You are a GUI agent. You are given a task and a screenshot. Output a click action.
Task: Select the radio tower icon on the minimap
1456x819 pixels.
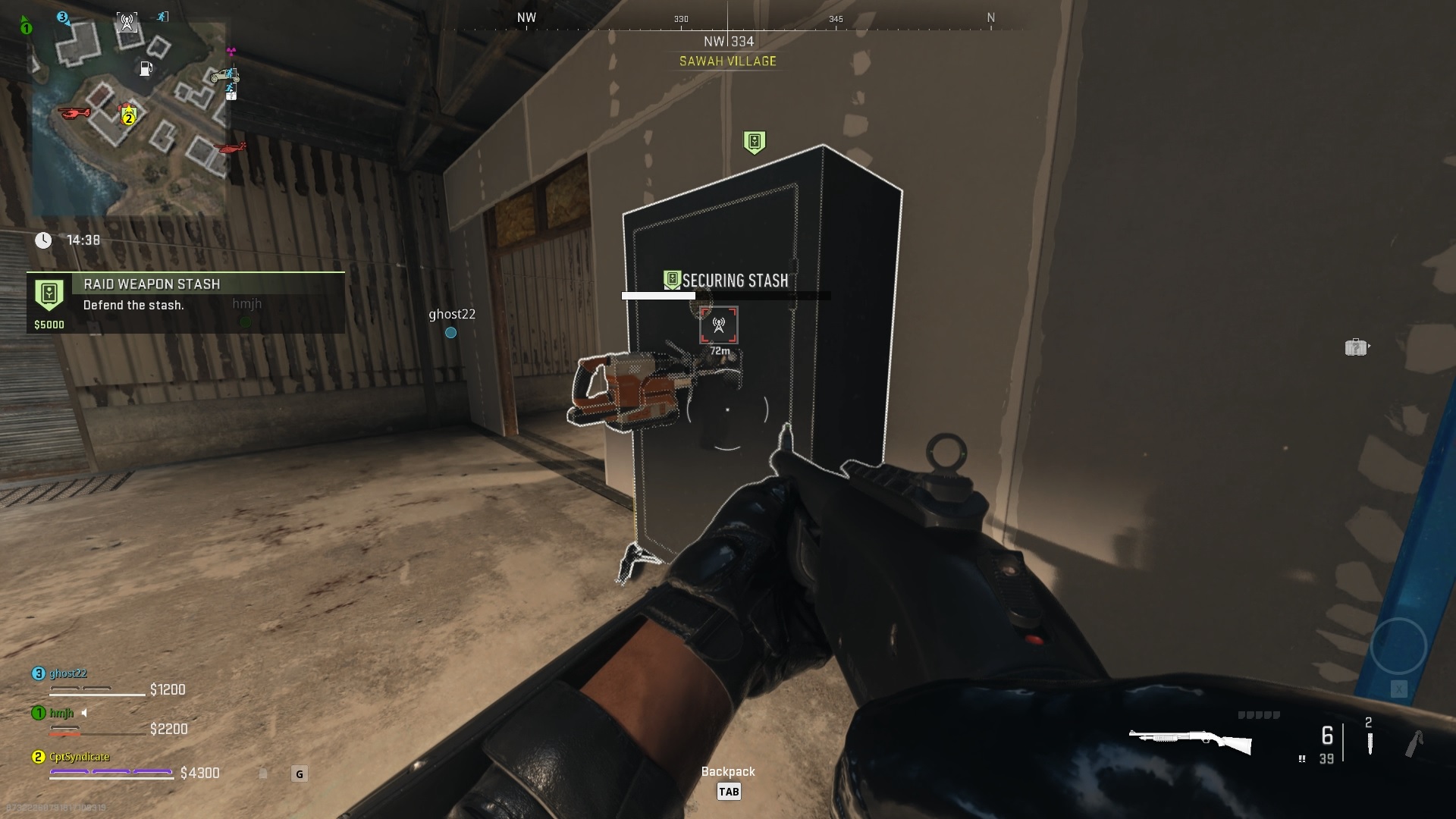[127, 21]
